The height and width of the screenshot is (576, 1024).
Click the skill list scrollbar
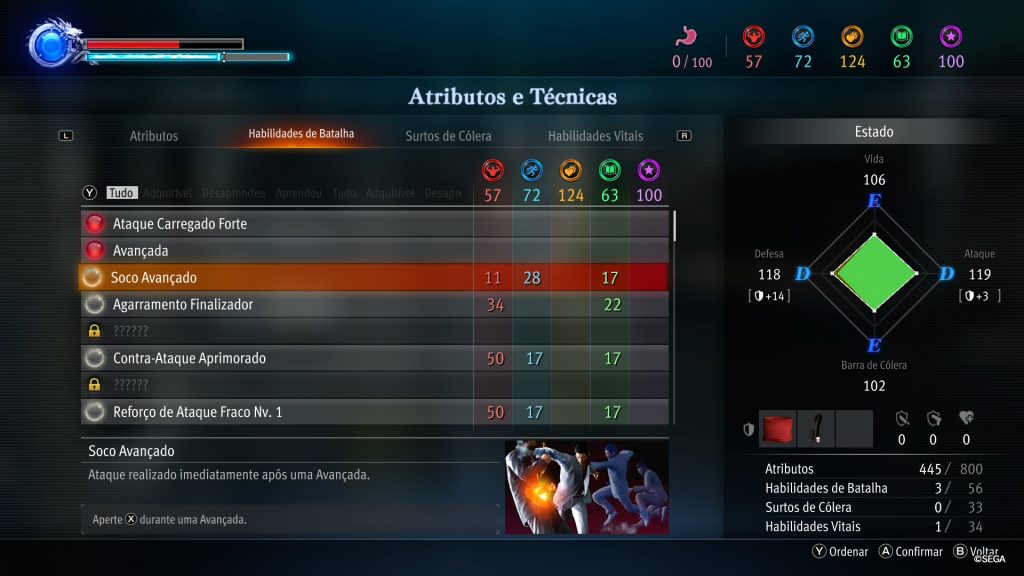[675, 226]
